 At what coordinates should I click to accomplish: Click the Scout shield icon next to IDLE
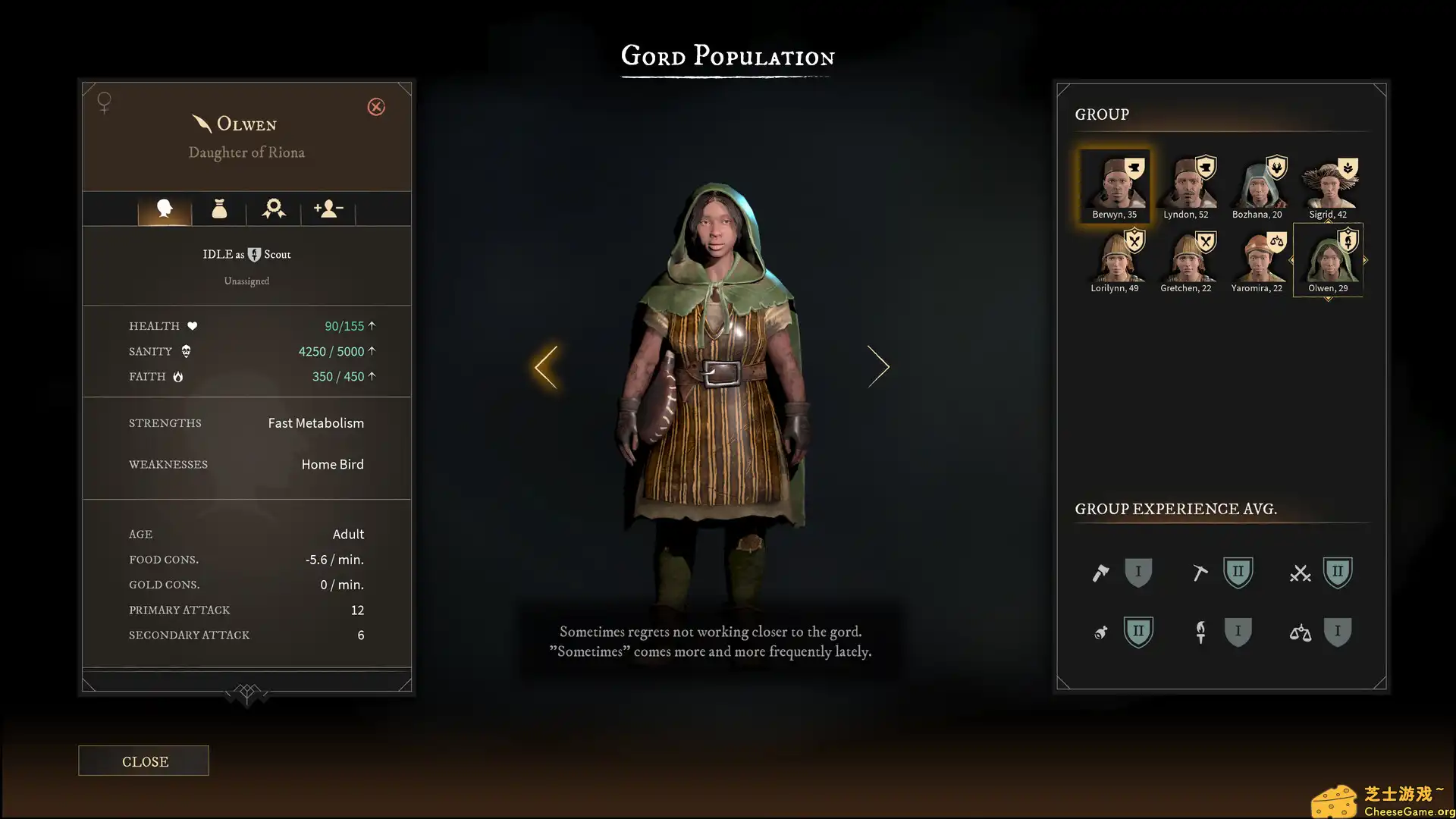(x=255, y=254)
